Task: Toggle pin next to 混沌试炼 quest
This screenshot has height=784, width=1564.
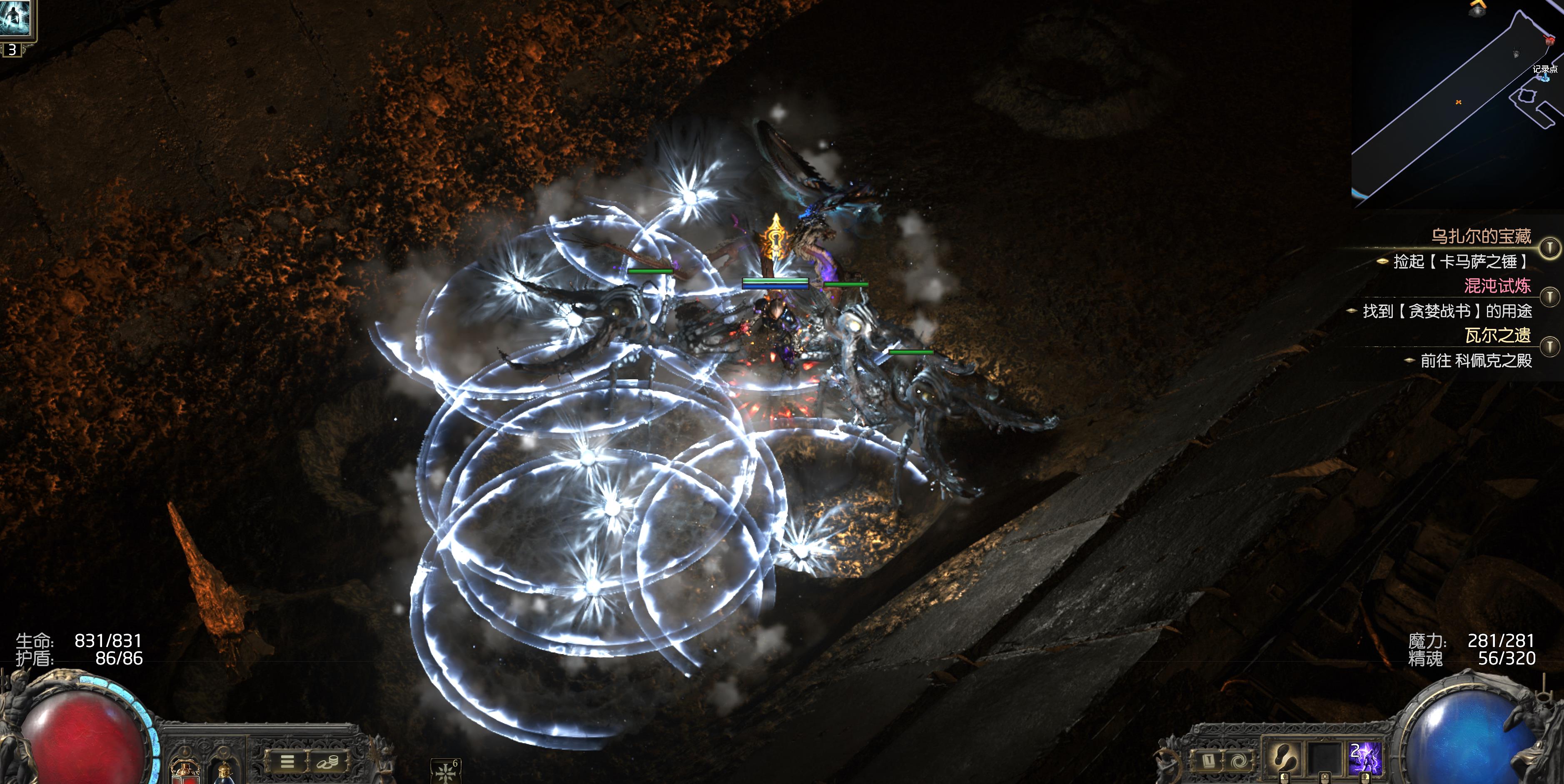Action: 1549,297
